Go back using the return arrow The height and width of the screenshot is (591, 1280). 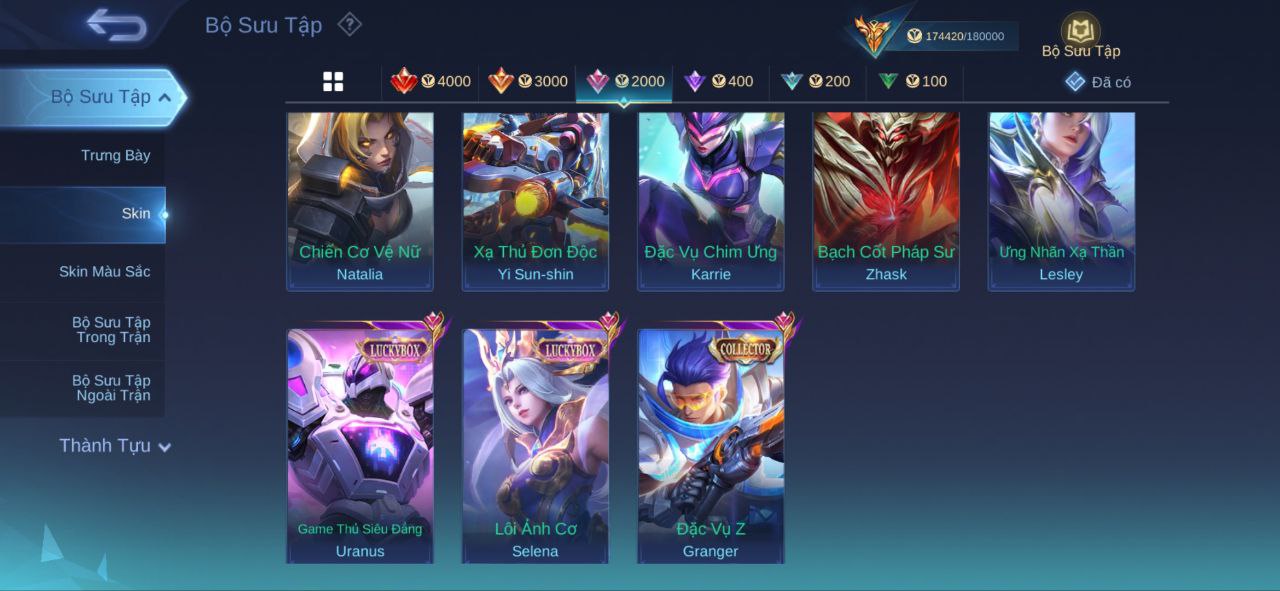[116, 25]
